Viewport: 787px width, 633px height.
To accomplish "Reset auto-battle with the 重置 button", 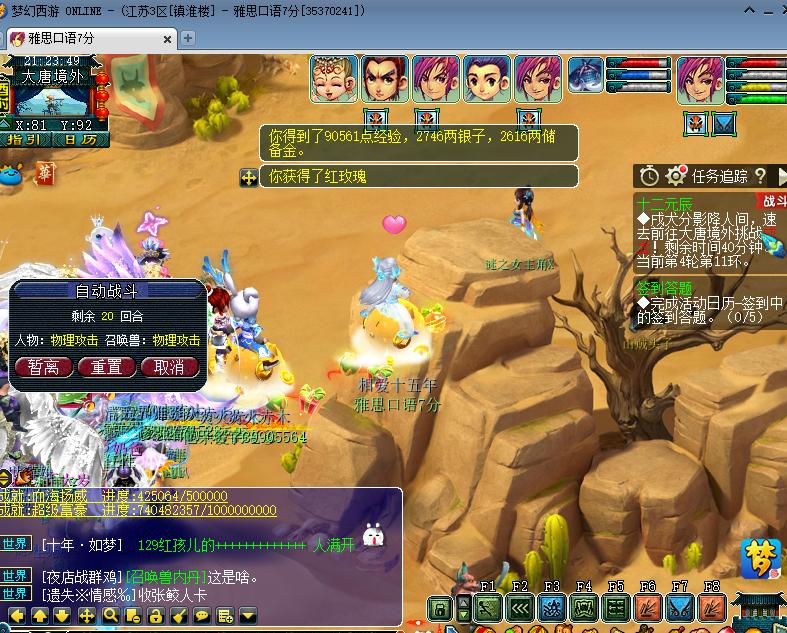I will [x=107, y=367].
